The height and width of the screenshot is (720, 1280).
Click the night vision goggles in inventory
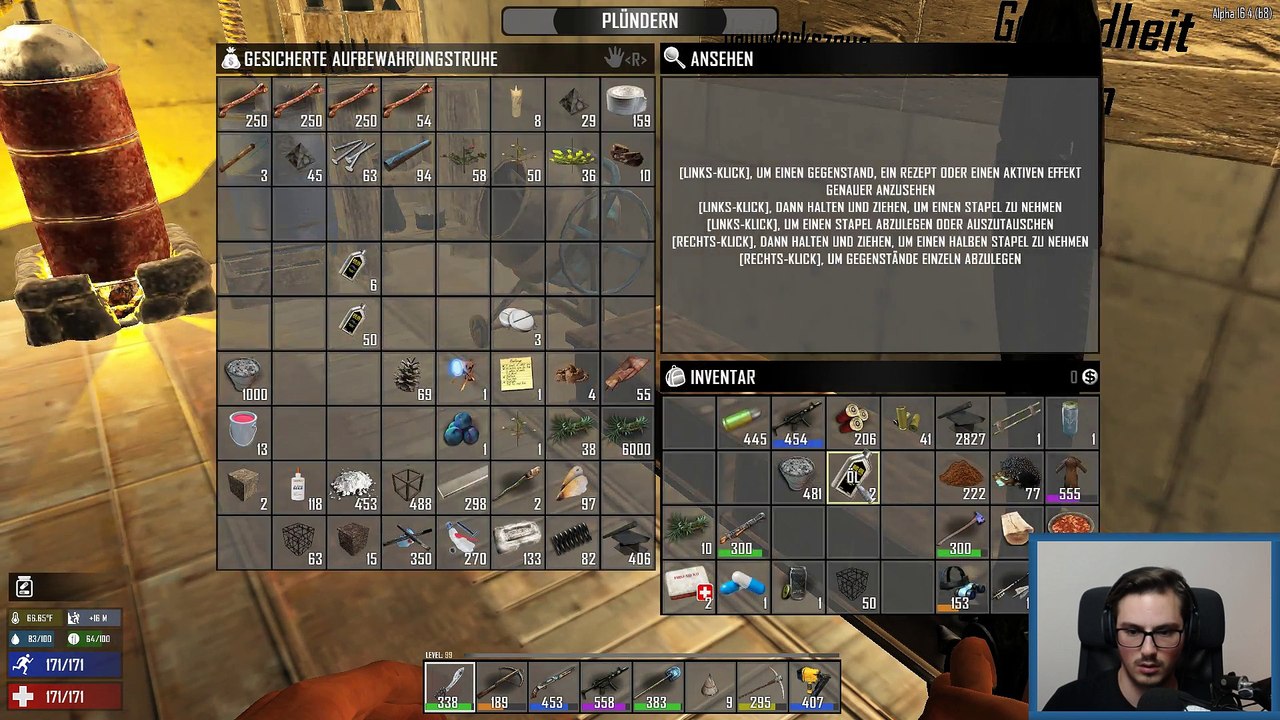tap(962, 587)
